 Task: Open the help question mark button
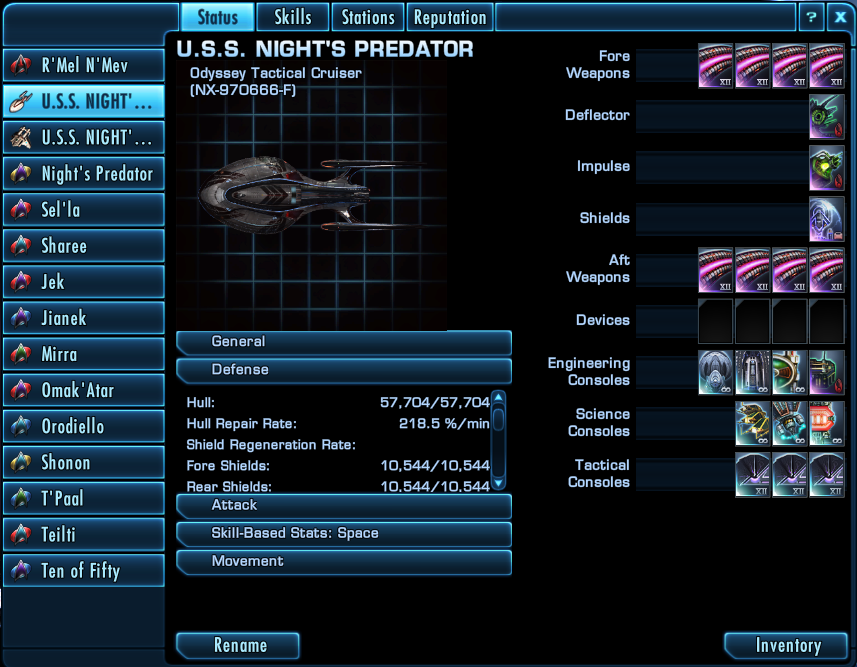coord(811,17)
